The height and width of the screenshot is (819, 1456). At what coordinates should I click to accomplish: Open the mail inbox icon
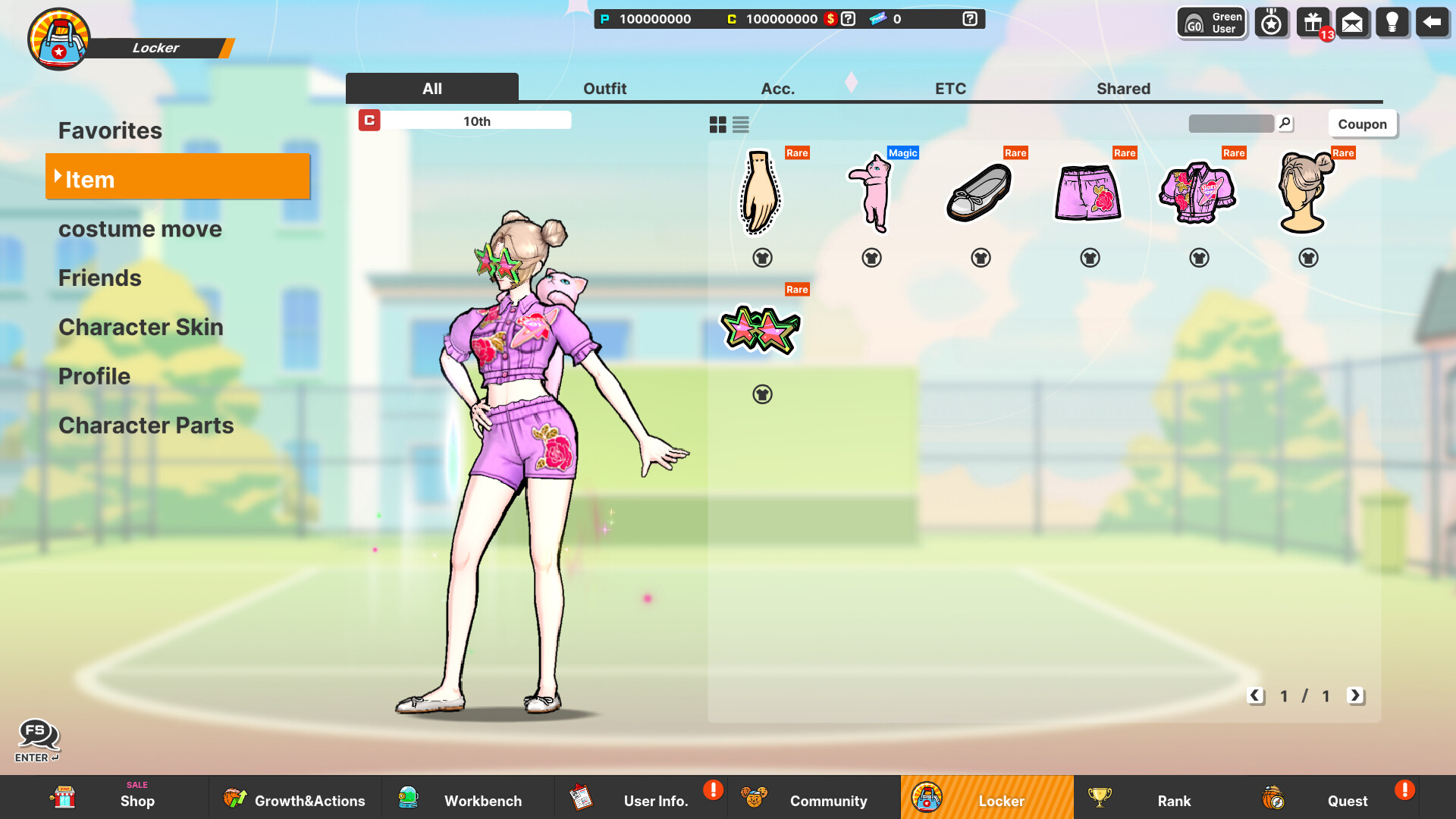coord(1353,22)
